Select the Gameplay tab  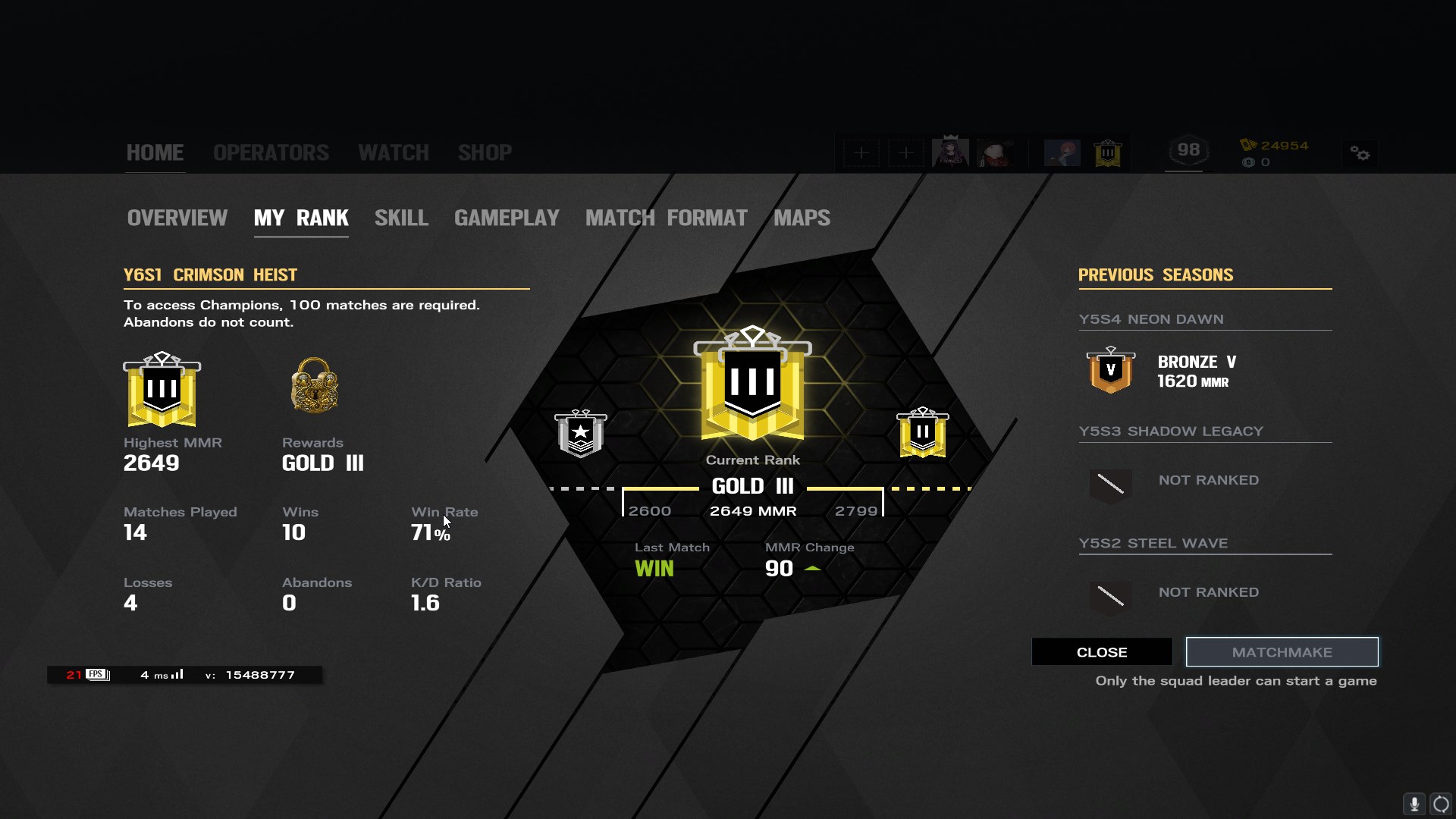[x=507, y=218]
